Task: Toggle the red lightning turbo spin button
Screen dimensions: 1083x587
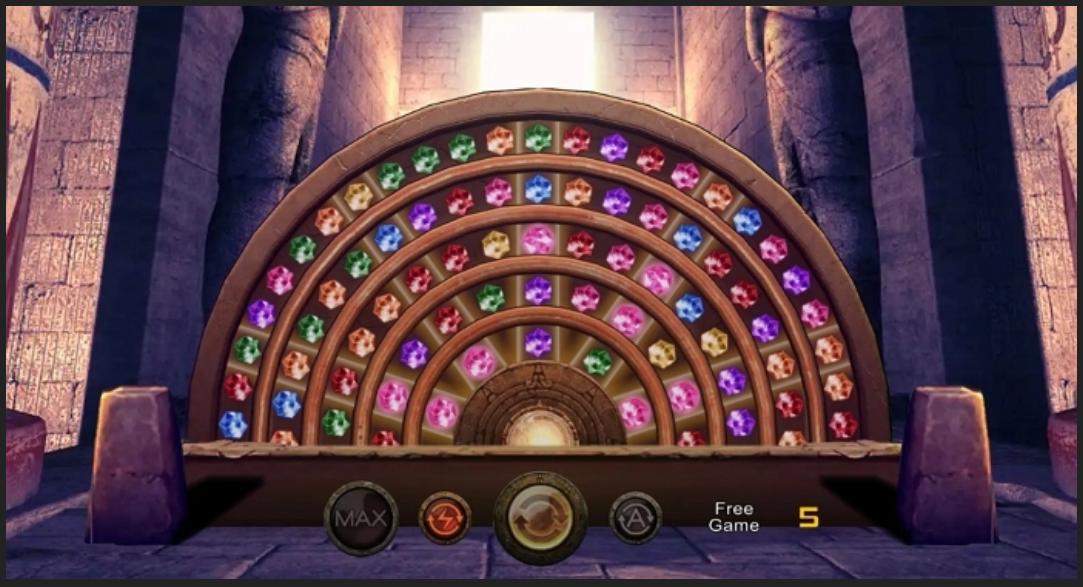Action: tap(445, 518)
